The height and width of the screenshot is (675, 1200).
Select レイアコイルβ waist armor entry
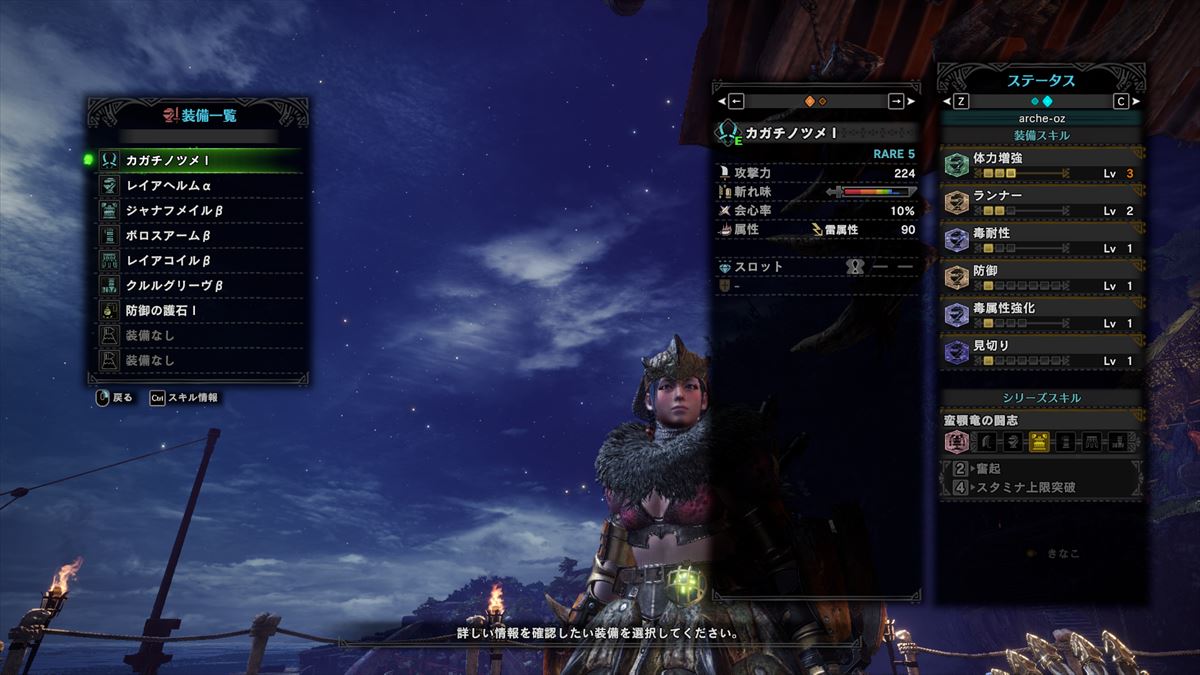click(x=198, y=260)
